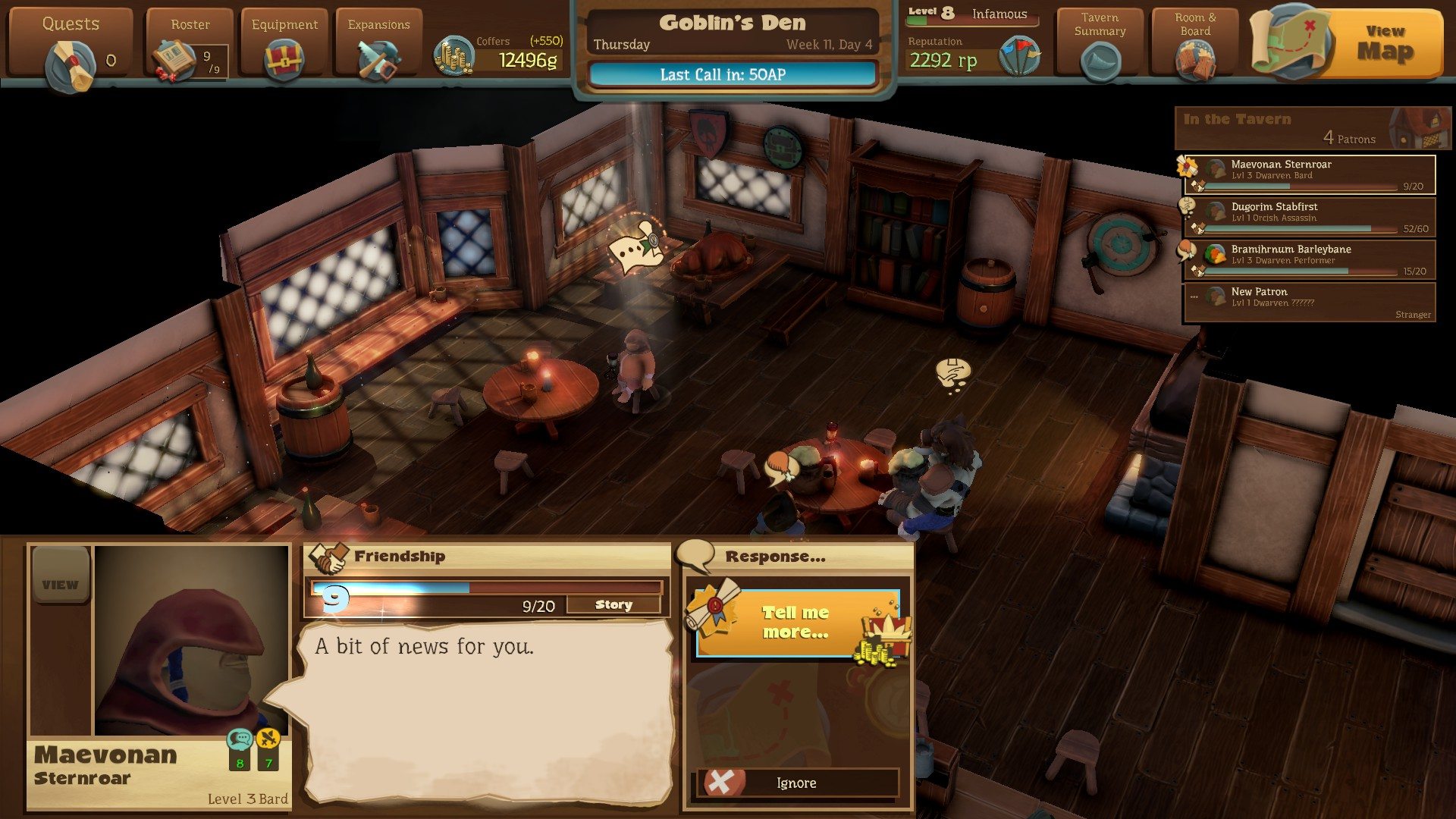Select patron Dugorim Stabfirst in list
The width and height of the screenshot is (1456, 819).
[1310, 217]
